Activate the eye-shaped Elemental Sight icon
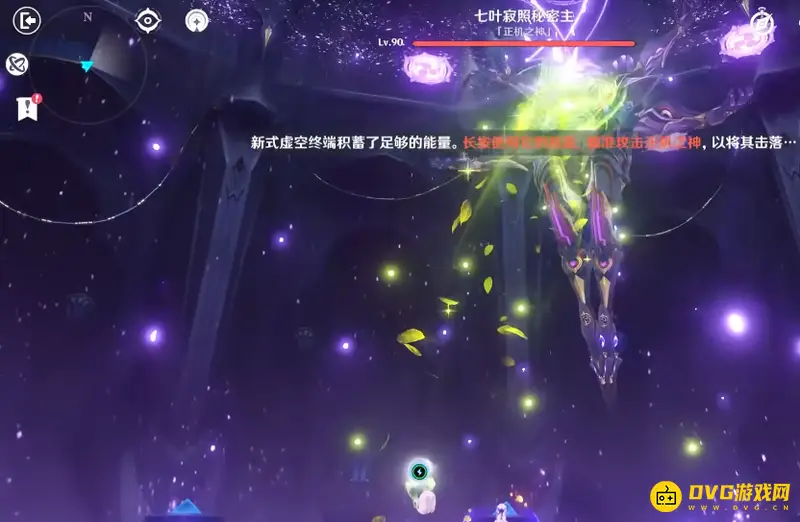The width and height of the screenshot is (800, 522). (x=148, y=20)
